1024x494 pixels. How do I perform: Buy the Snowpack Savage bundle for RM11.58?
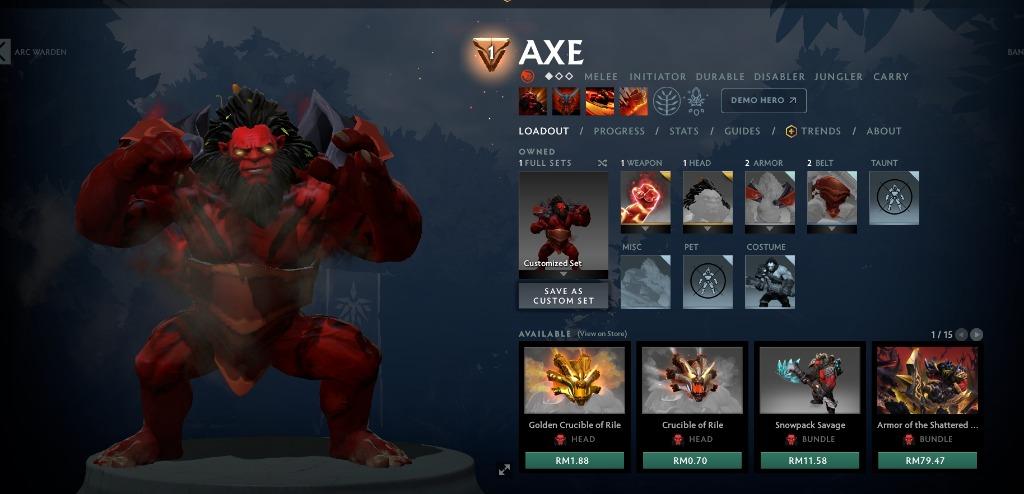coord(810,460)
